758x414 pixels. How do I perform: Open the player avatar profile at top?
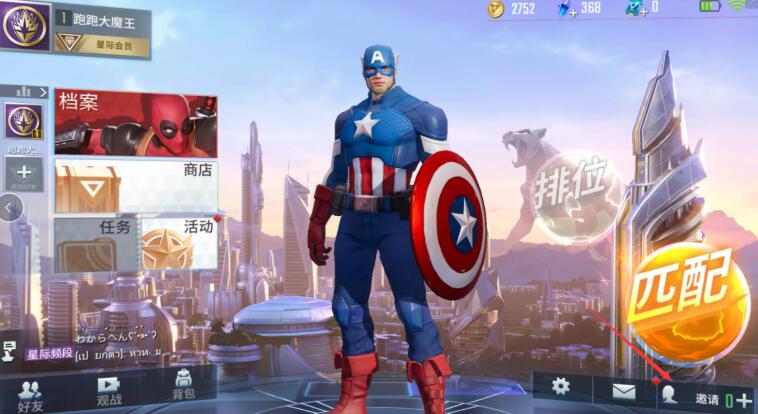(x=24, y=26)
